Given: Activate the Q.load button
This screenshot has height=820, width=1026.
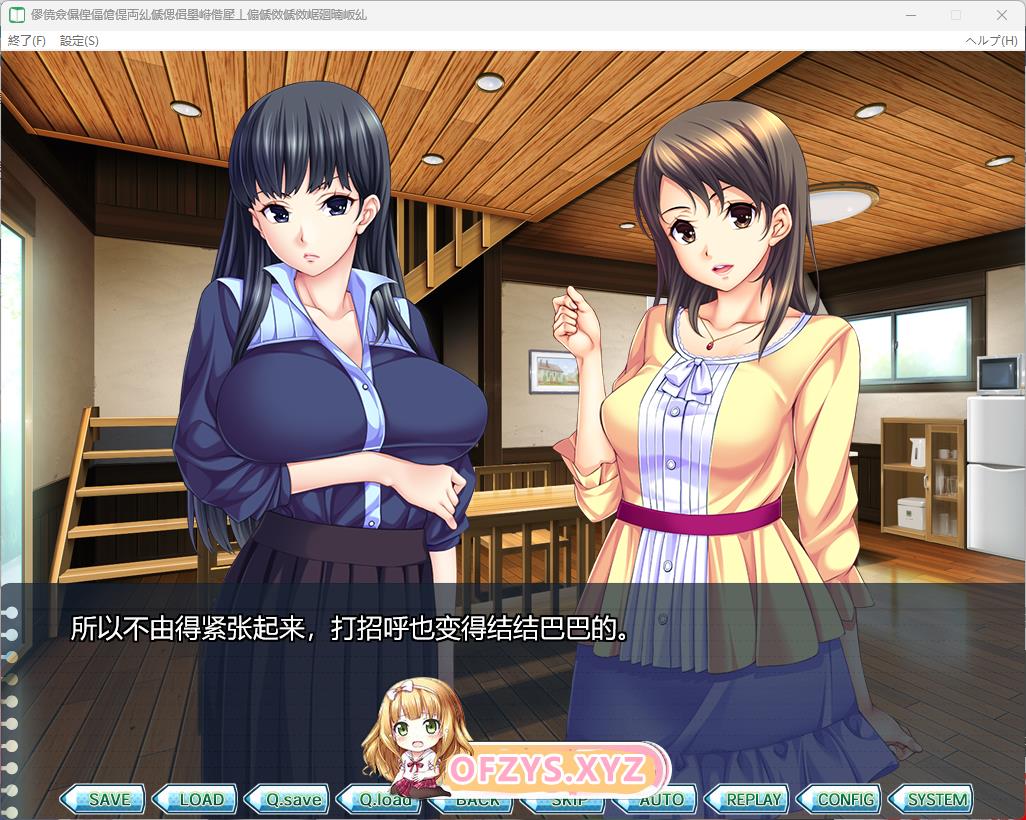Looking at the screenshot, I should pyautogui.click(x=381, y=800).
